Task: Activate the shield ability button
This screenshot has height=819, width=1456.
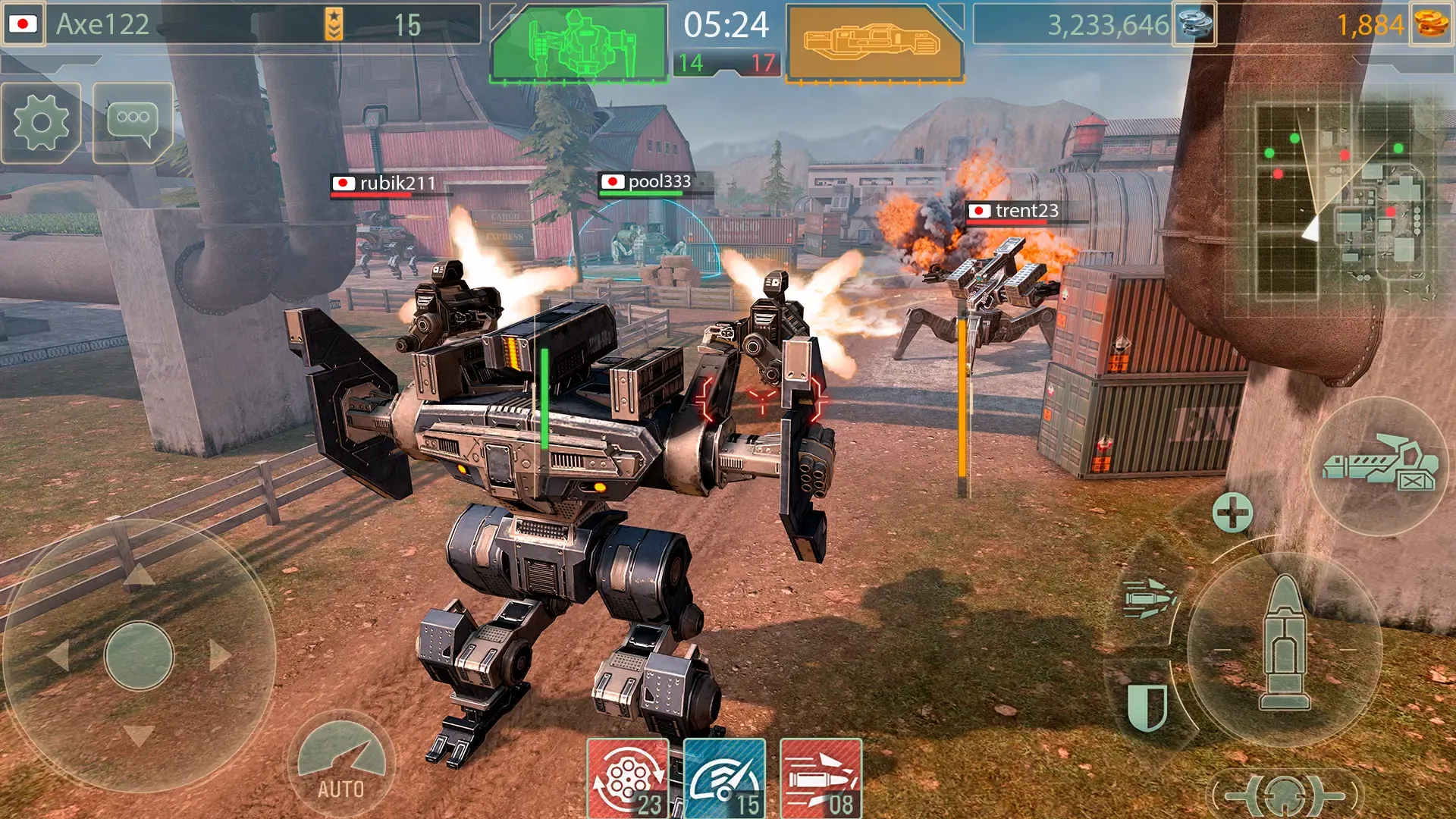Action: (x=1146, y=707)
